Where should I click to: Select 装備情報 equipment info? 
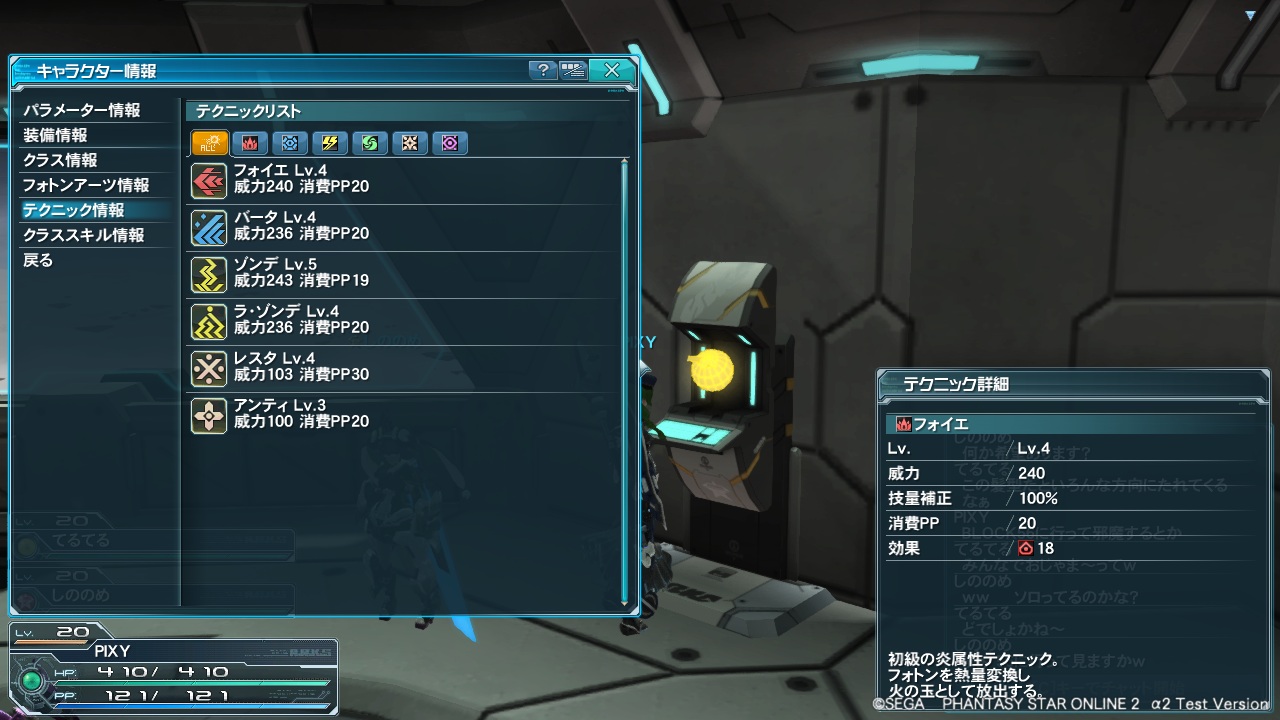tap(56, 135)
